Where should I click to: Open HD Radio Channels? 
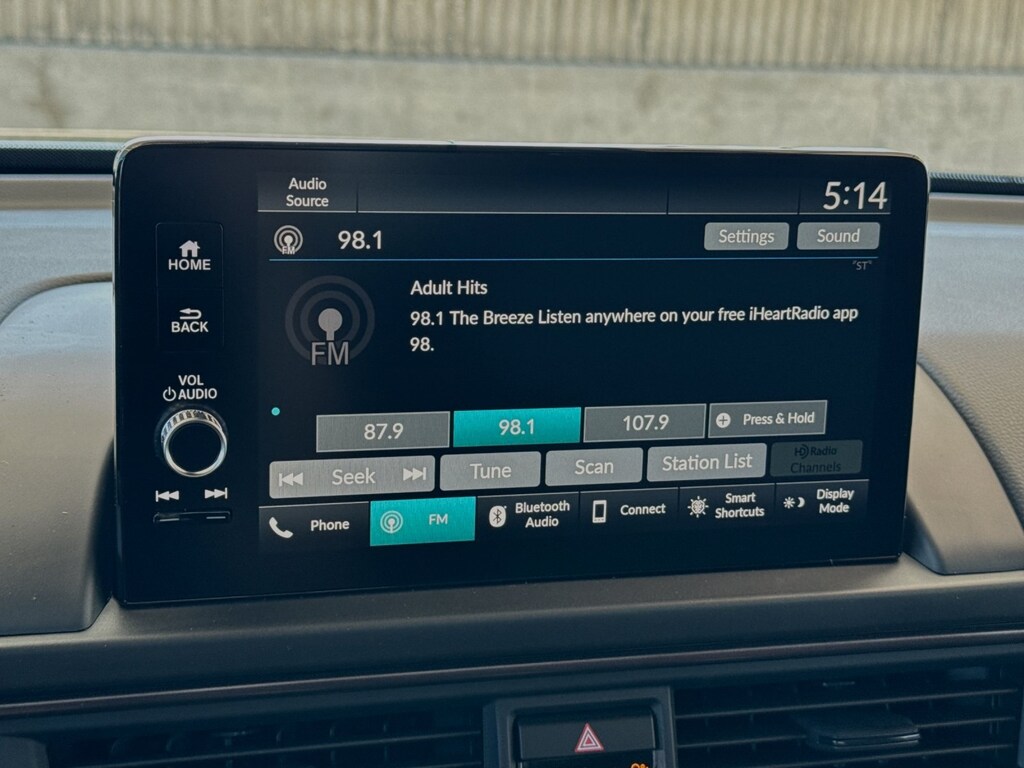(815, 459)
